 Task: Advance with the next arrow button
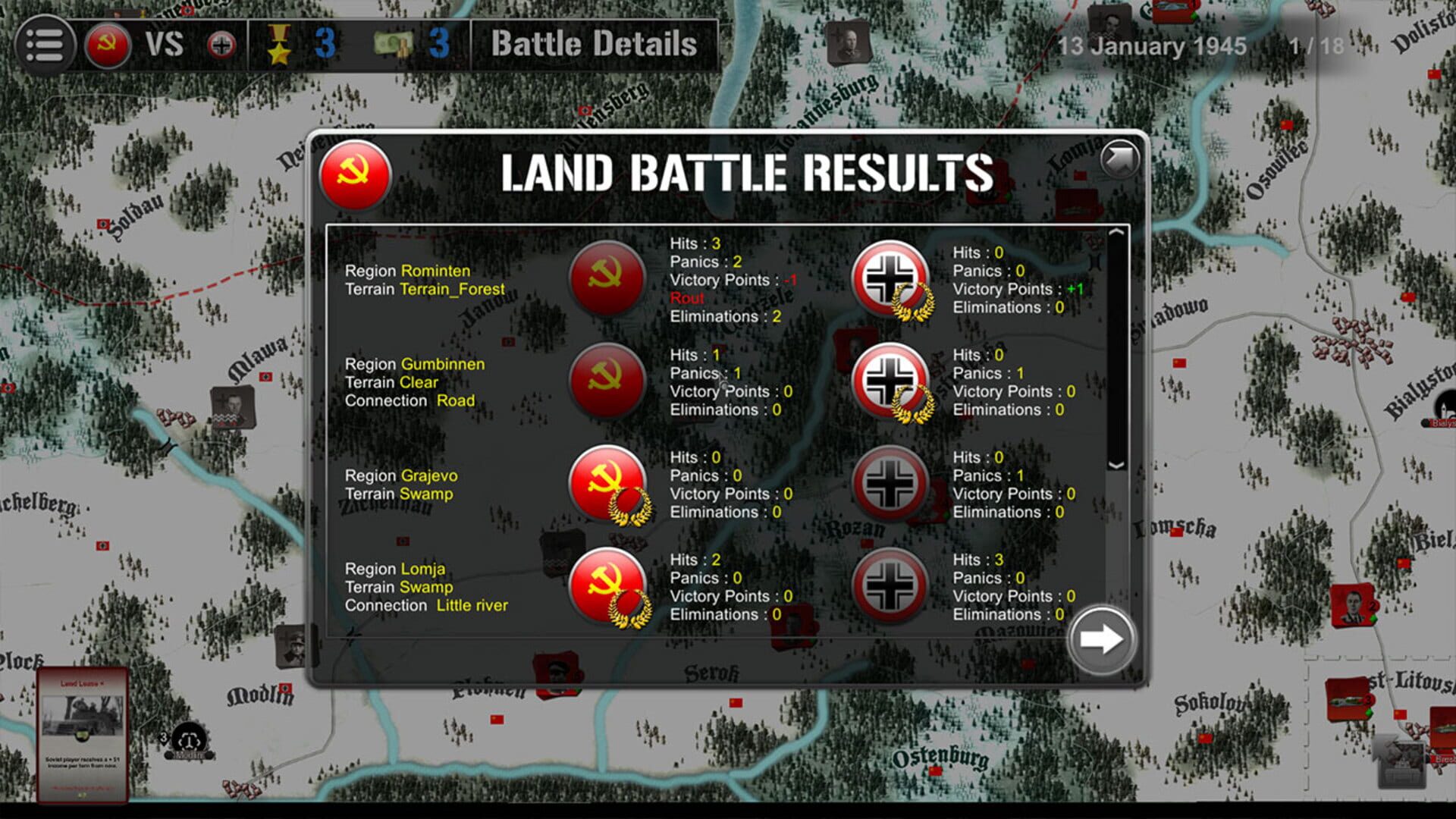[1101, 639]
